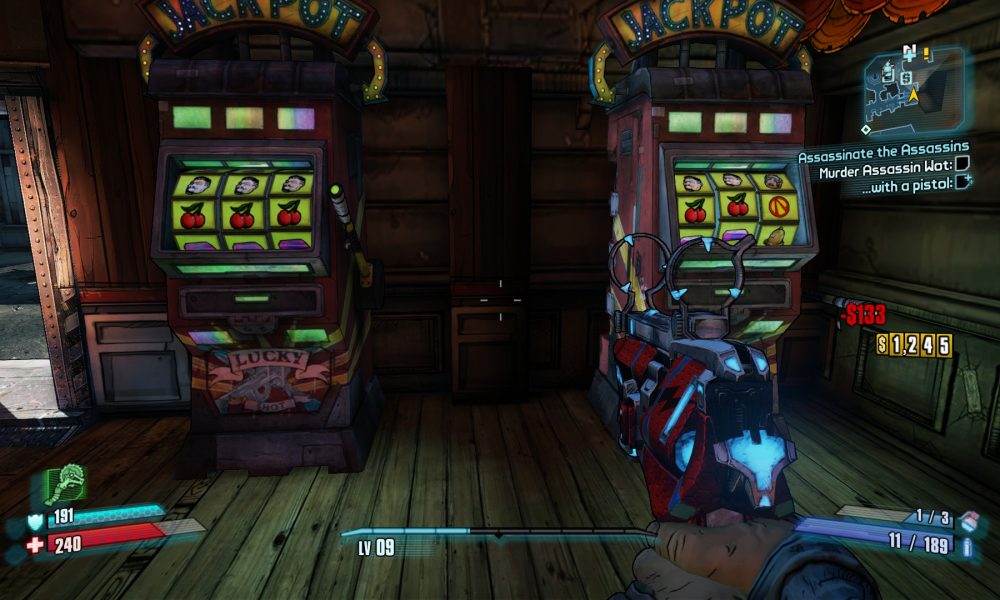
Task: Select the grenade icon beside the grenade count
Action: (x=967, y=518)
